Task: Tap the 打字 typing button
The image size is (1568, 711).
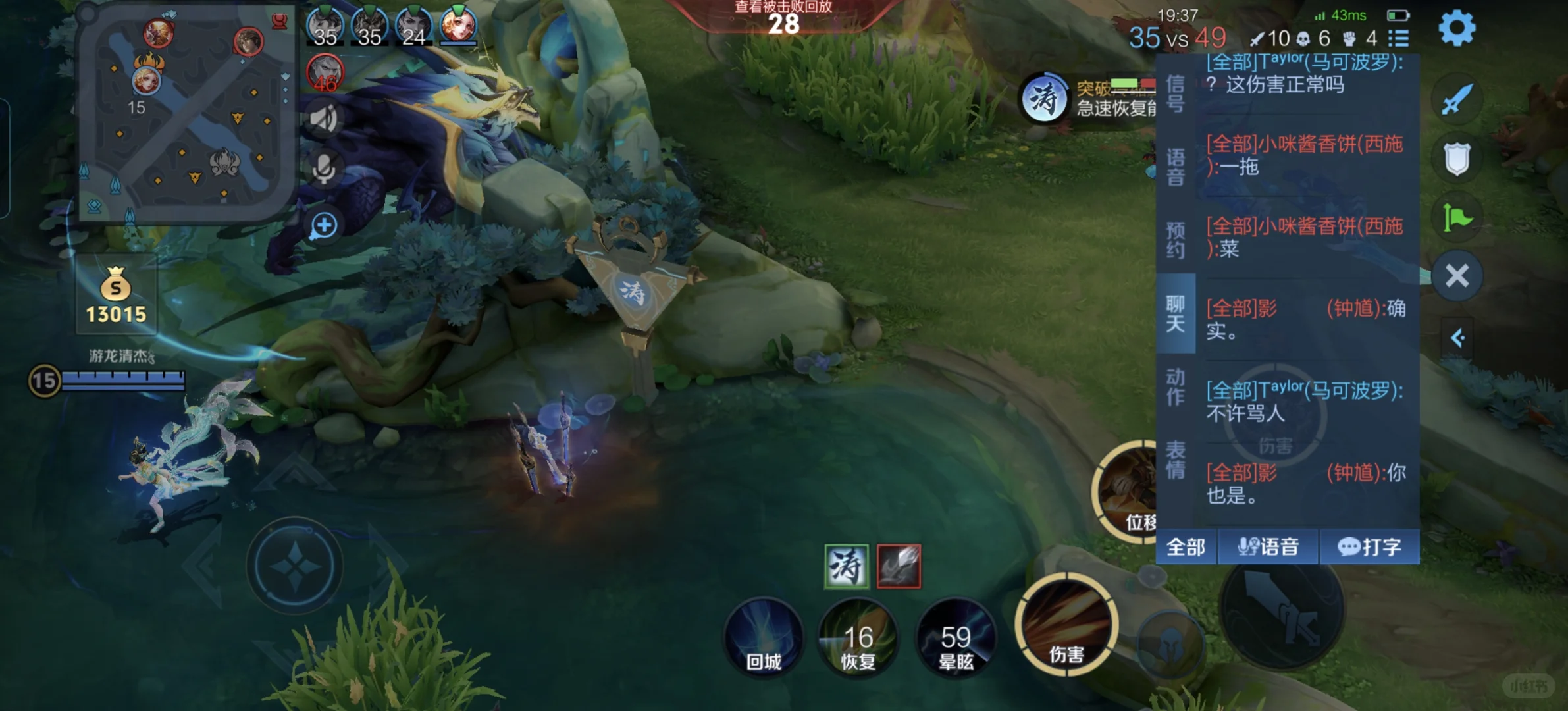Action: (1369, 546)
